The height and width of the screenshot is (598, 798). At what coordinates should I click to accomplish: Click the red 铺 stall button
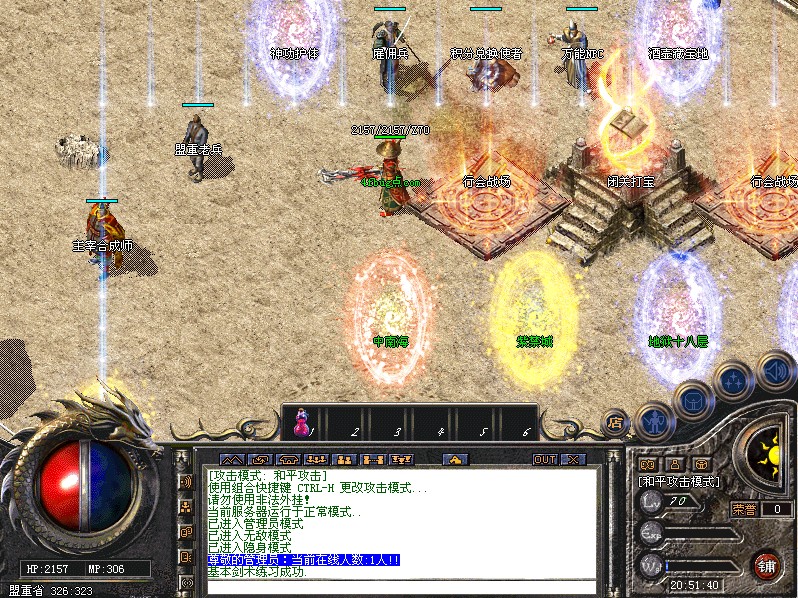pyautogui.click(x=766, y=565)
